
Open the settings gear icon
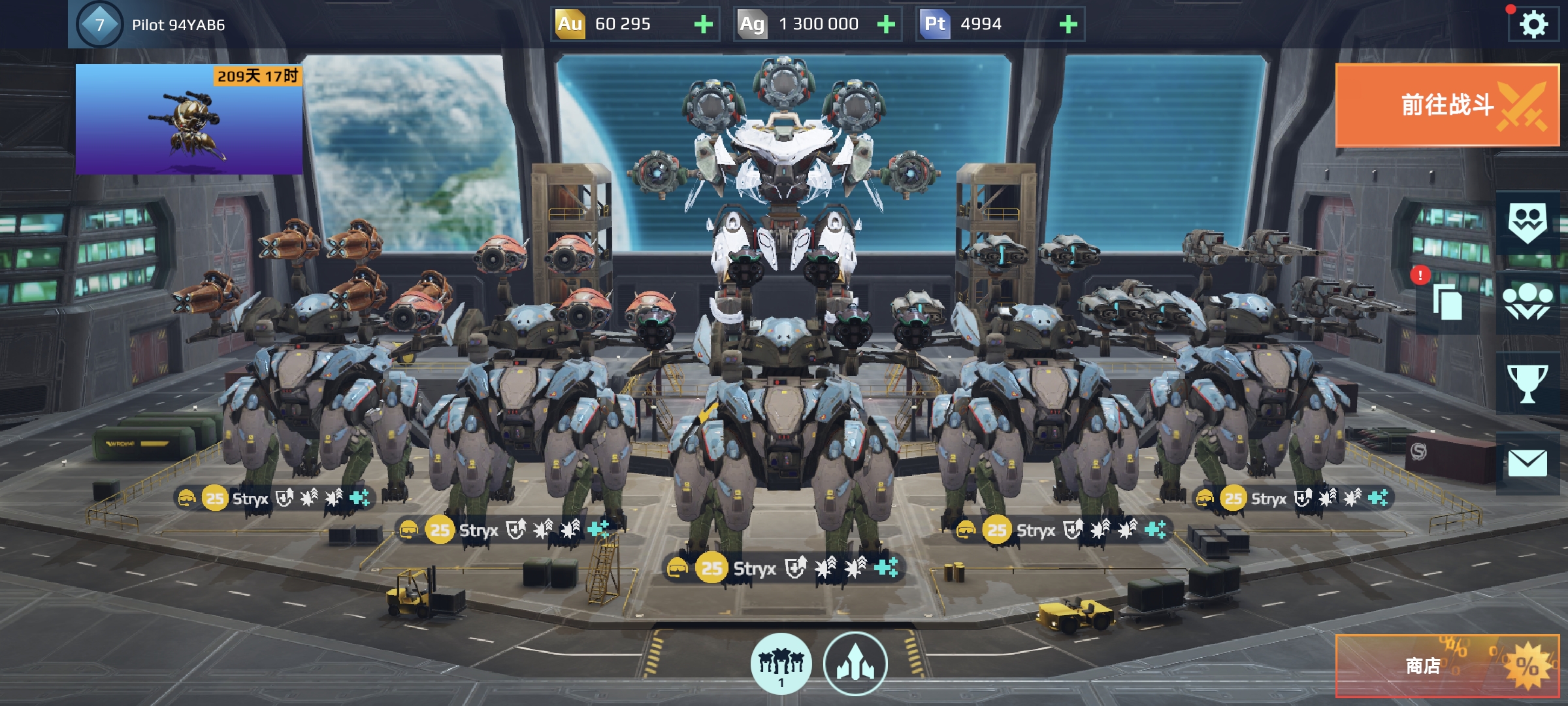pyautogui.click(x=1533, y=25)
